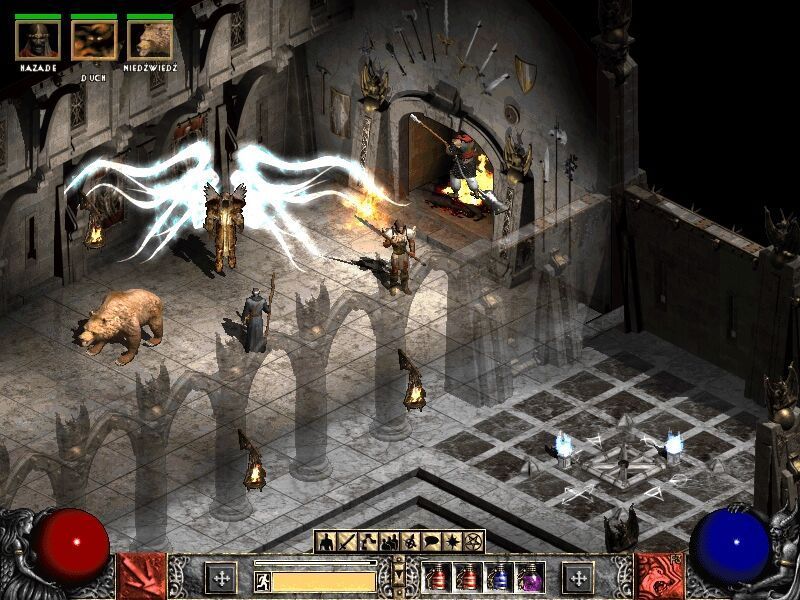The width and height of the screenshot is (800, 600).
Task: Open the character sheet from the mini panel
Action: pos(326,542)
